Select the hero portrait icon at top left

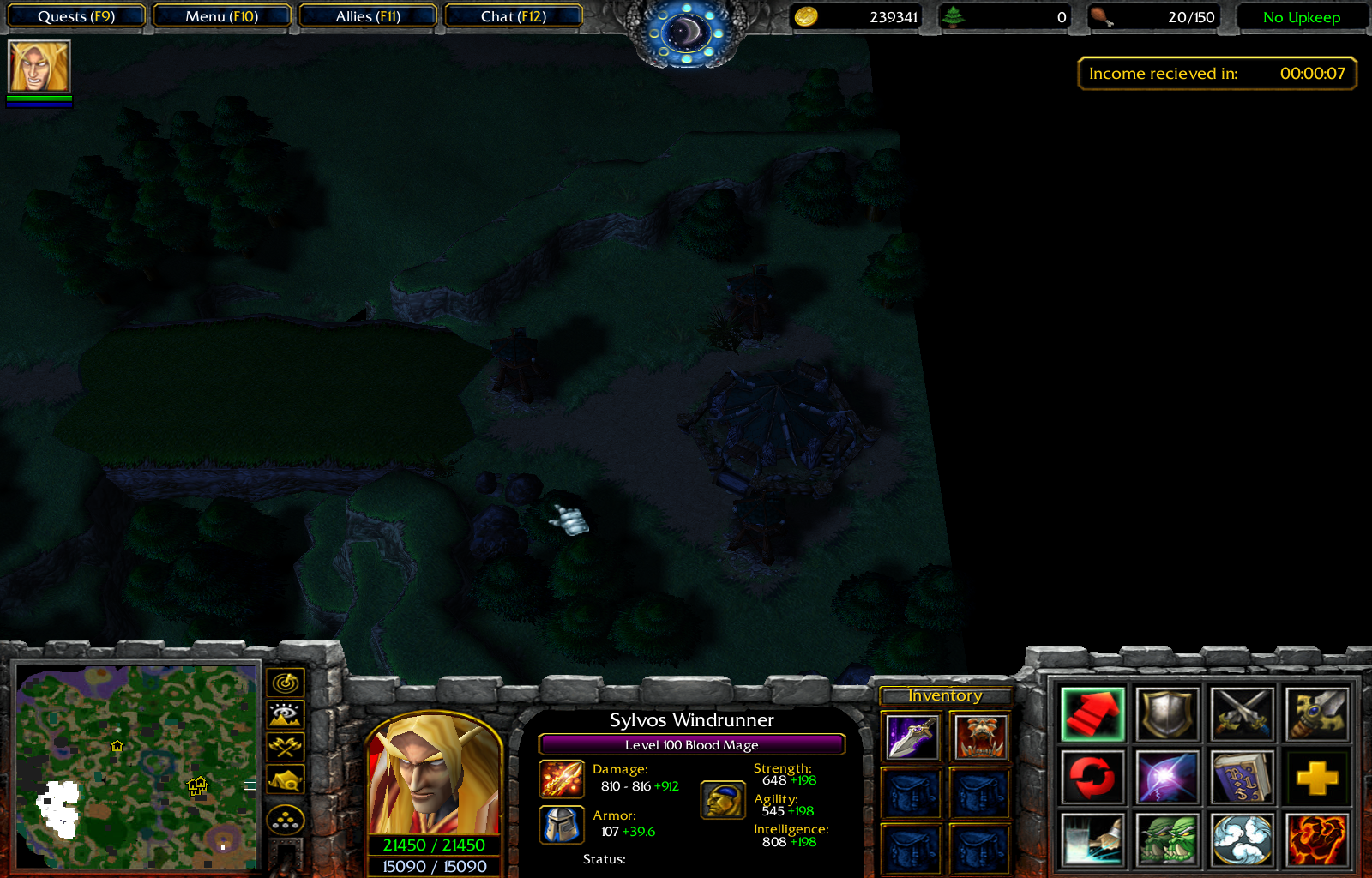(39, 67)
